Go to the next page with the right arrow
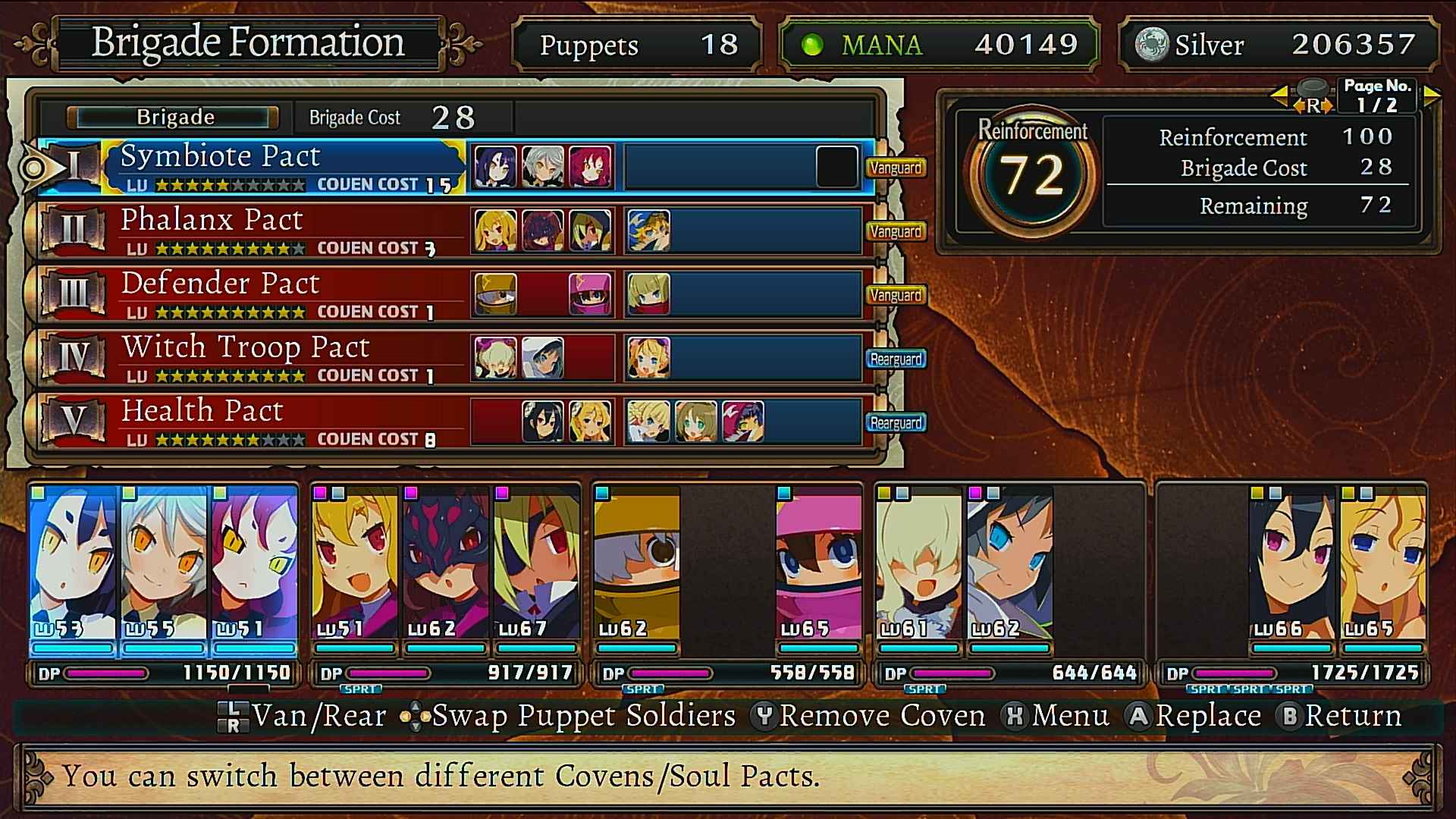 [1432, 96]
